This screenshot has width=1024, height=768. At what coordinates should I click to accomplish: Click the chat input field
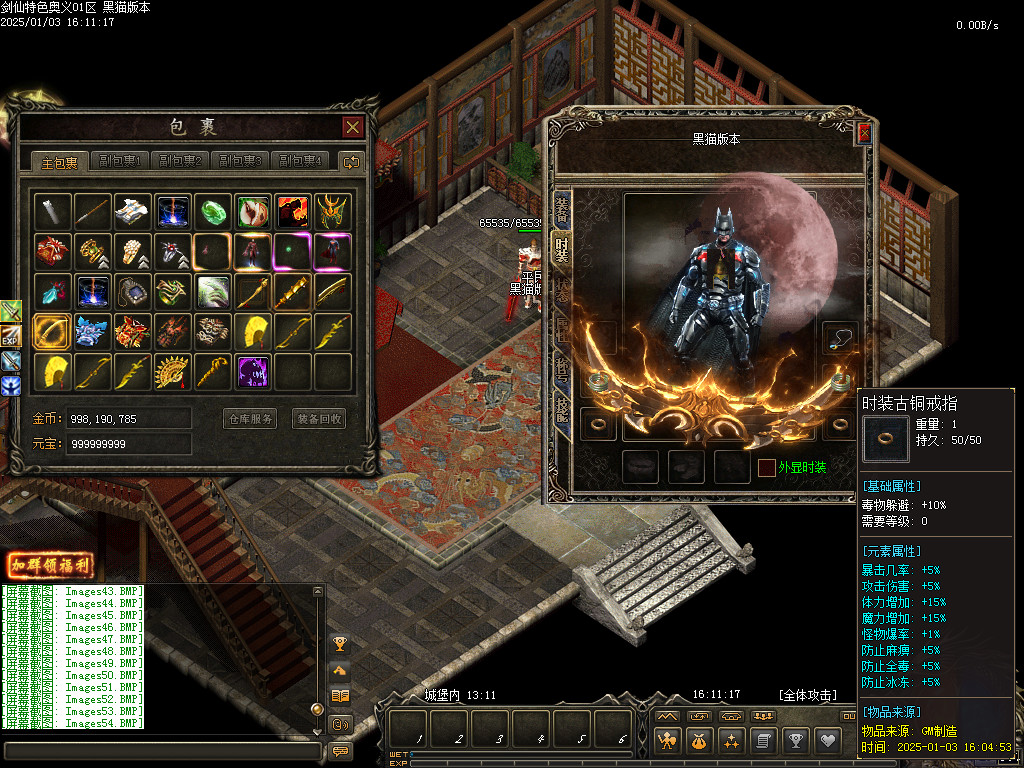coord(162,750)
